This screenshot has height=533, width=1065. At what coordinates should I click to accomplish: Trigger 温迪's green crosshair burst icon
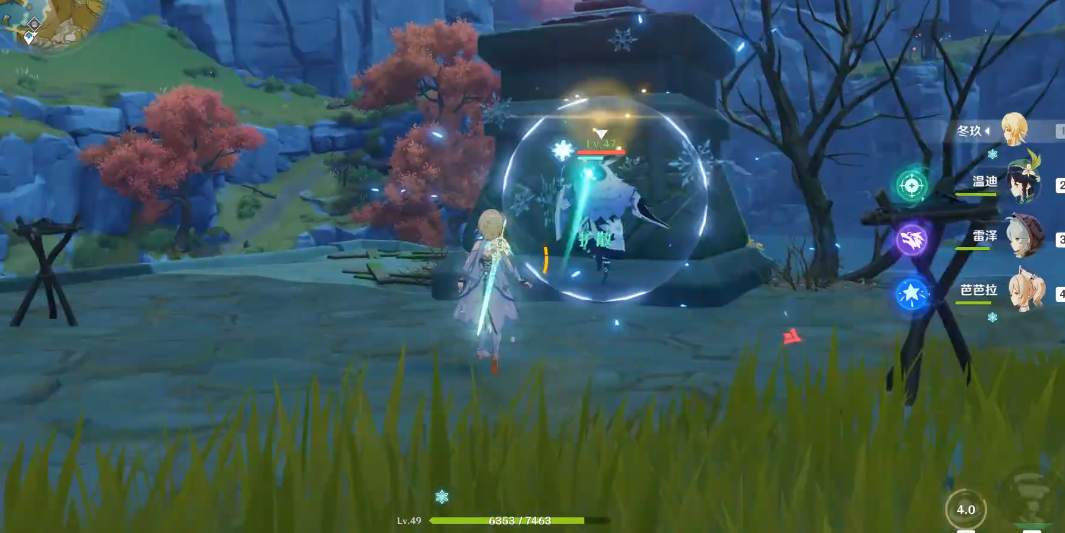(911, 185)
